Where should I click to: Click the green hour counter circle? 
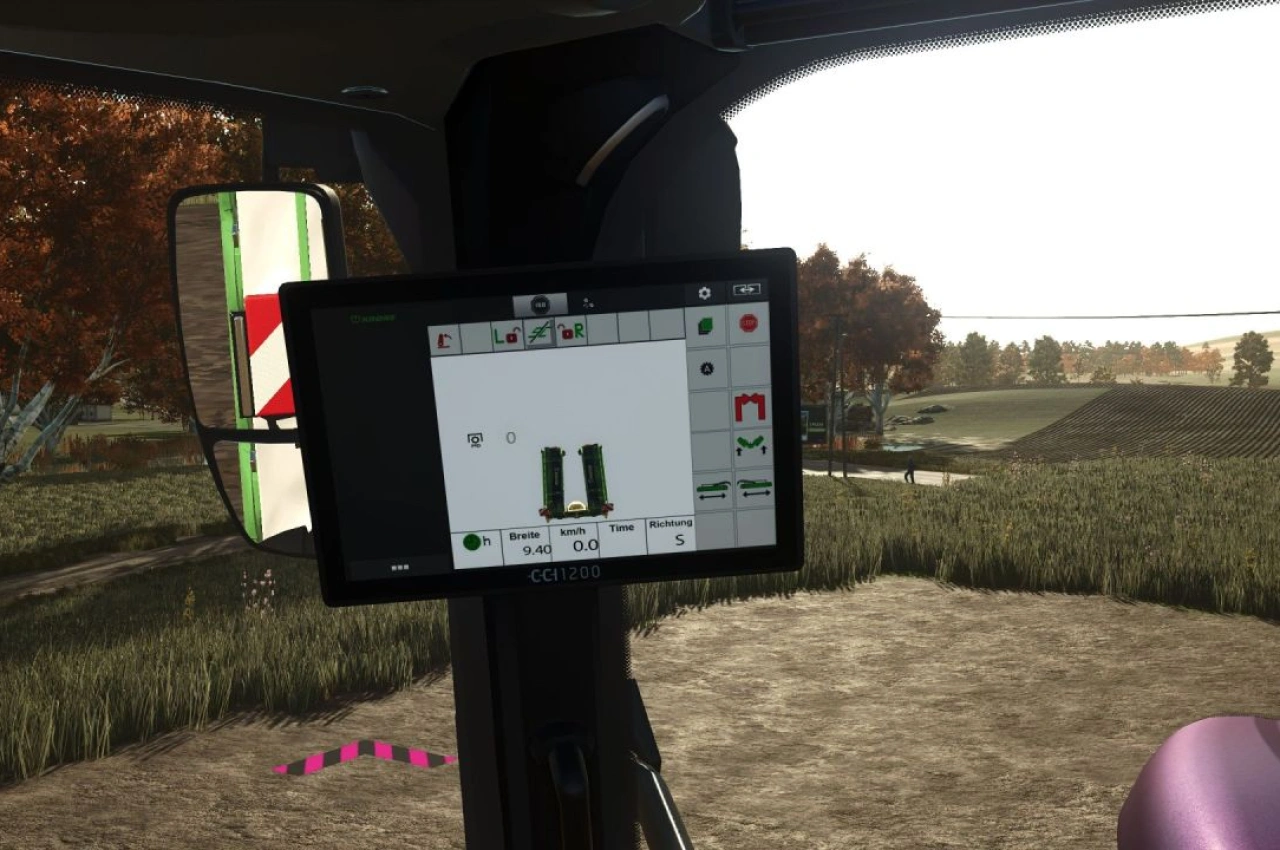click(x=472, y=541)
